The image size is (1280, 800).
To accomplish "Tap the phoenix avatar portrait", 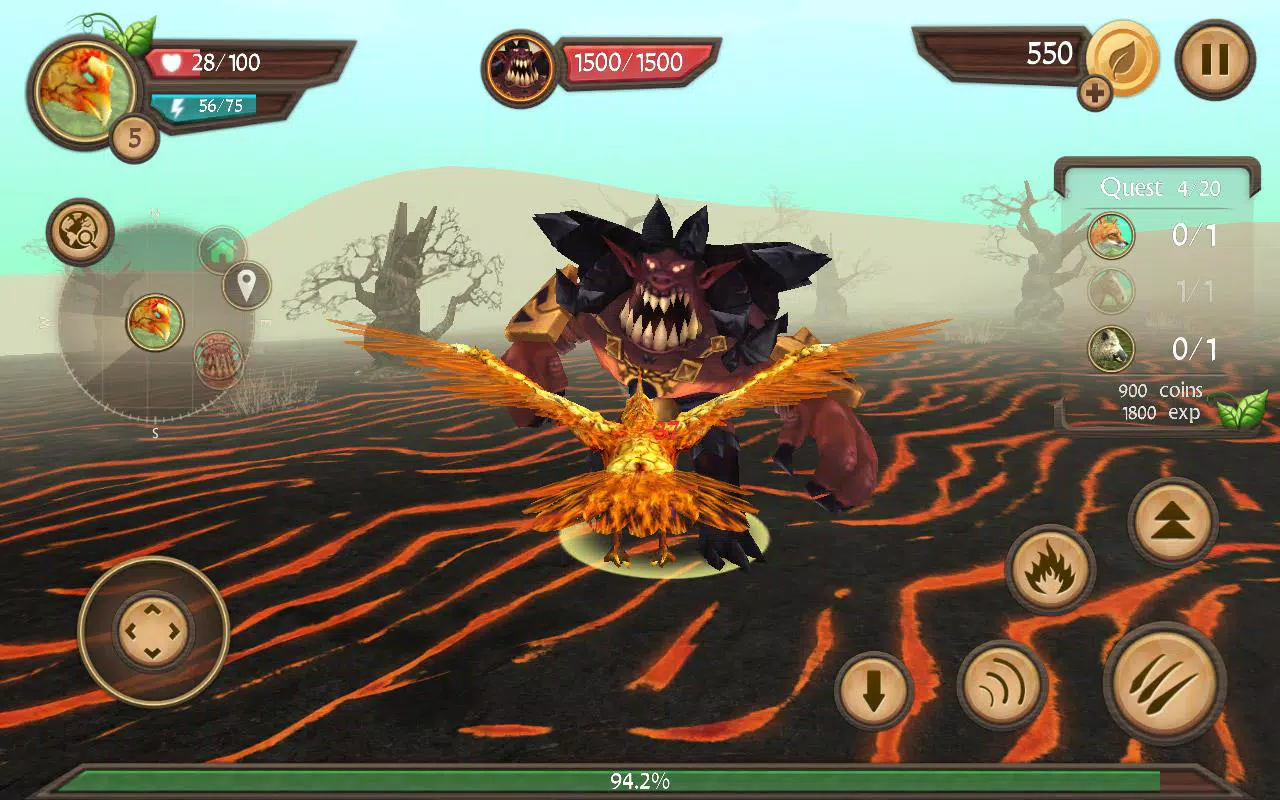I will (85, 82).
